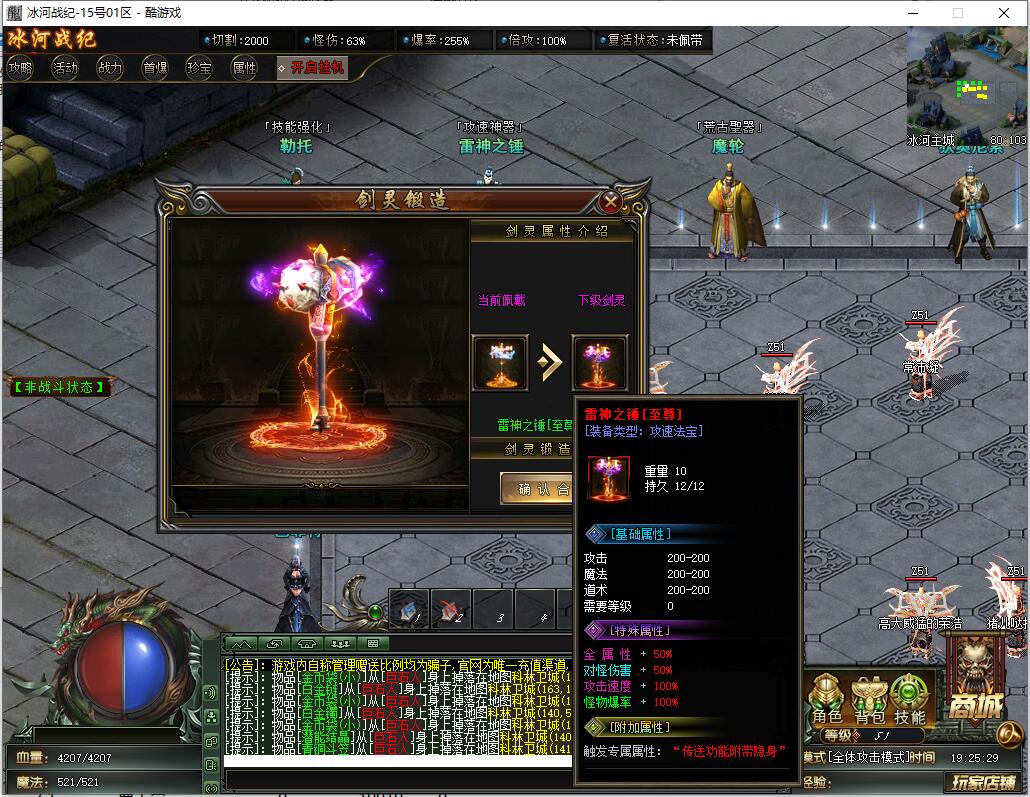Open the 背包 backpack
Image resolution: width=1030 pixels, height=797 pixels.
tap(868, 697)
